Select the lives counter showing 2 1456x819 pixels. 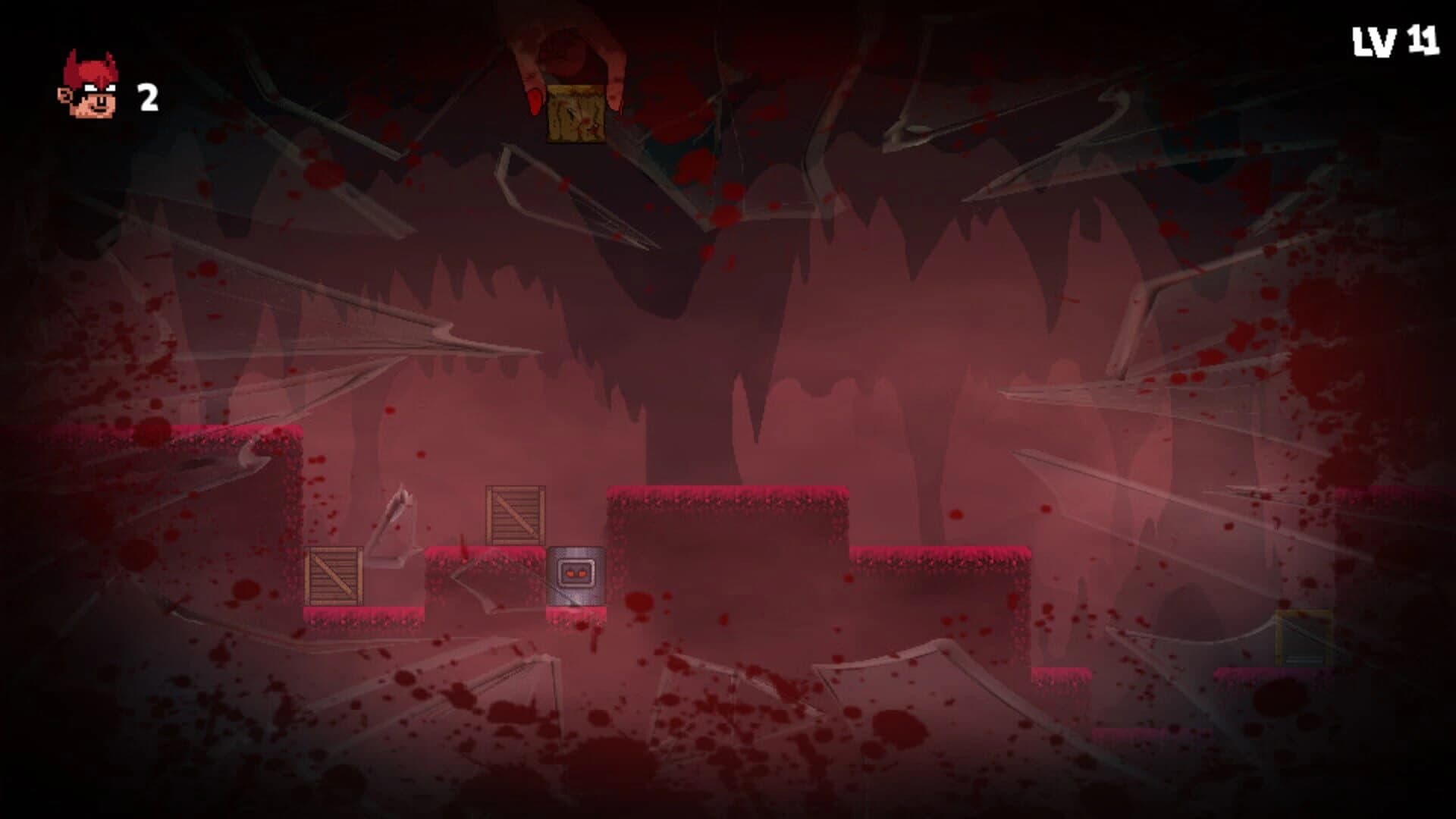[147, 96]
